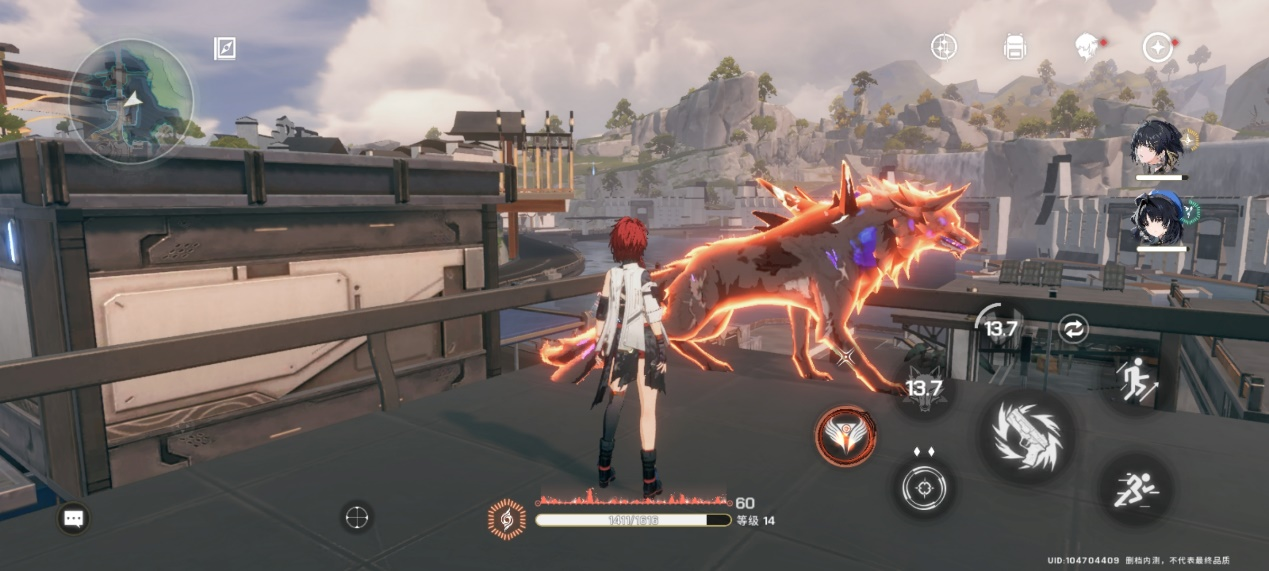Image resolution: width=1269 pixels, height=571 pixels.
Task: Open the backpack inventory
Action: pyautogui.click(x=1015, y=46)
